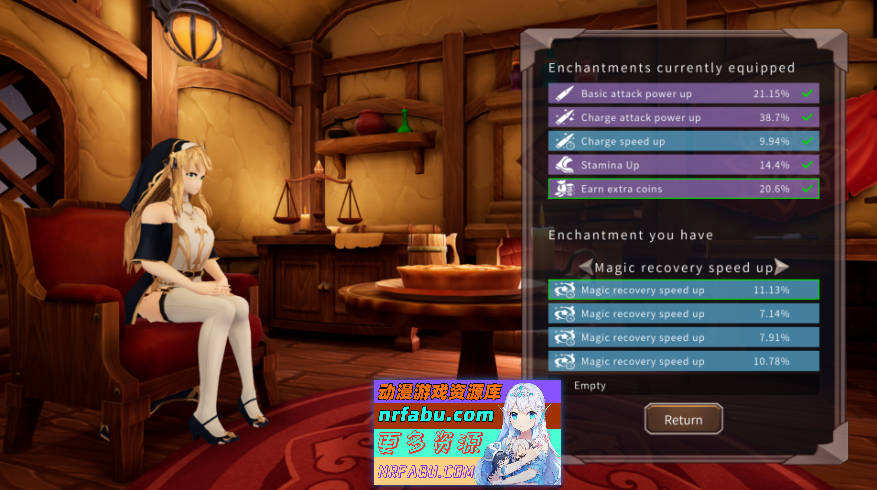Show the next enchantment type with right arrow
This screenshot has width=877, height=490.
(782, 267)
